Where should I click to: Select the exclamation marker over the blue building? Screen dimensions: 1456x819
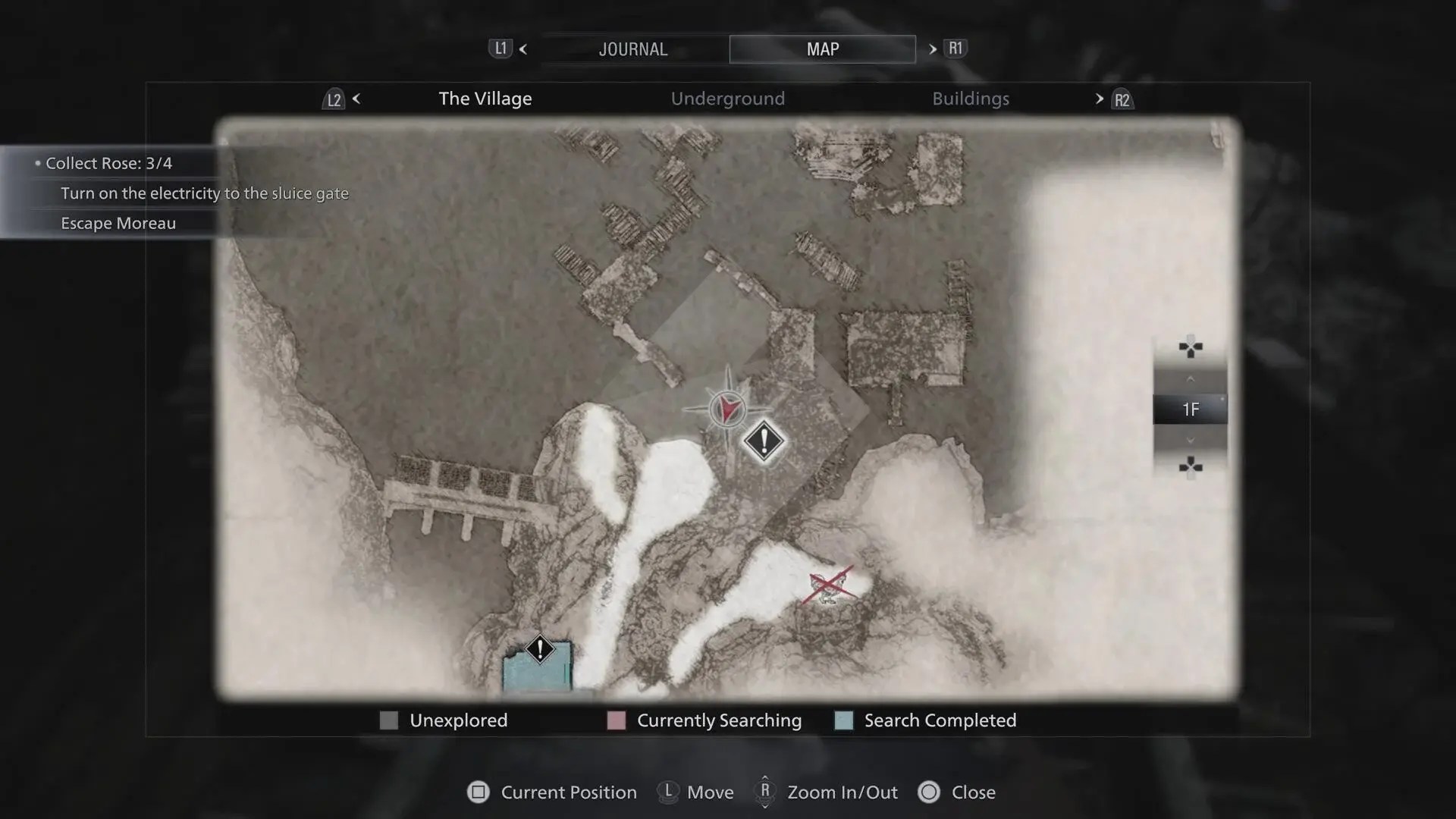tap(539, 649)
